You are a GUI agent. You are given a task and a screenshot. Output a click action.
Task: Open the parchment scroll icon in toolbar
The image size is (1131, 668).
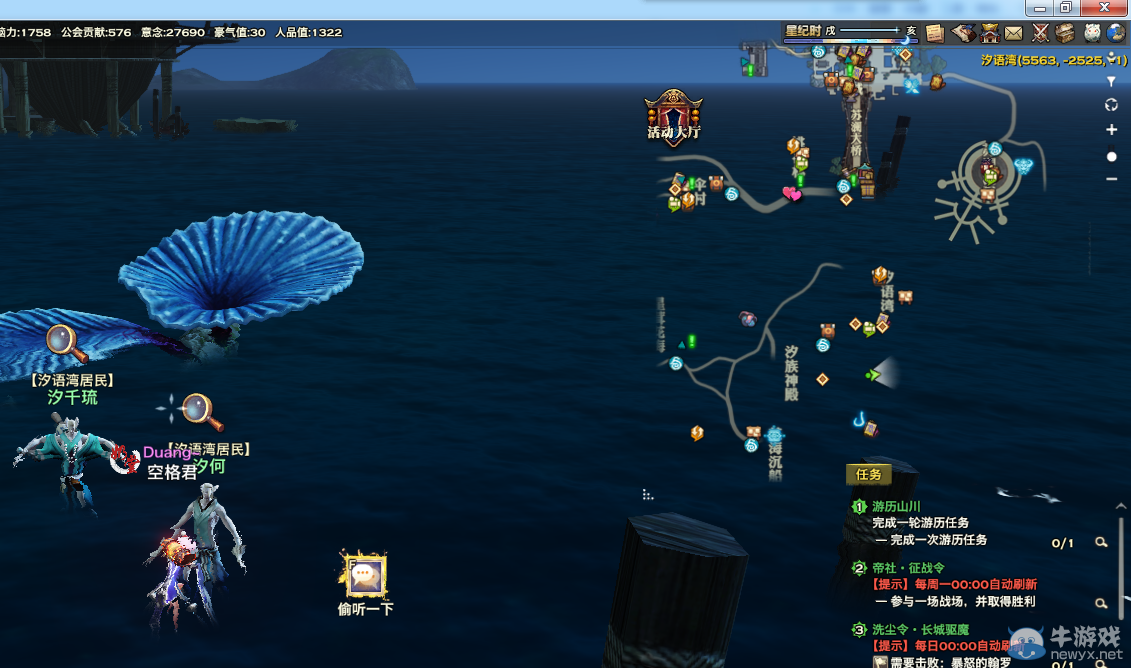(x=935, y=33)
